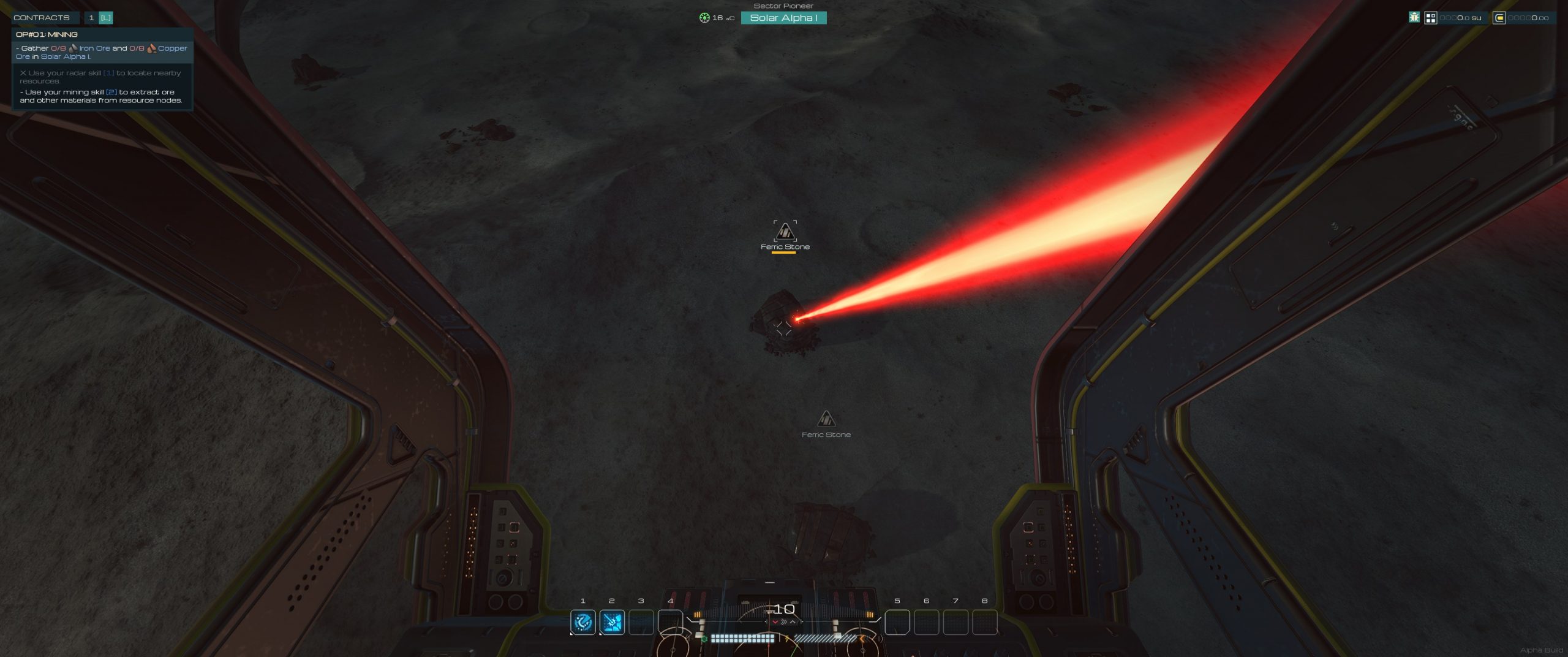Select the OP#01: Mining contract
The height and width of the screenshot is (657, 1568).
(47, 34)
